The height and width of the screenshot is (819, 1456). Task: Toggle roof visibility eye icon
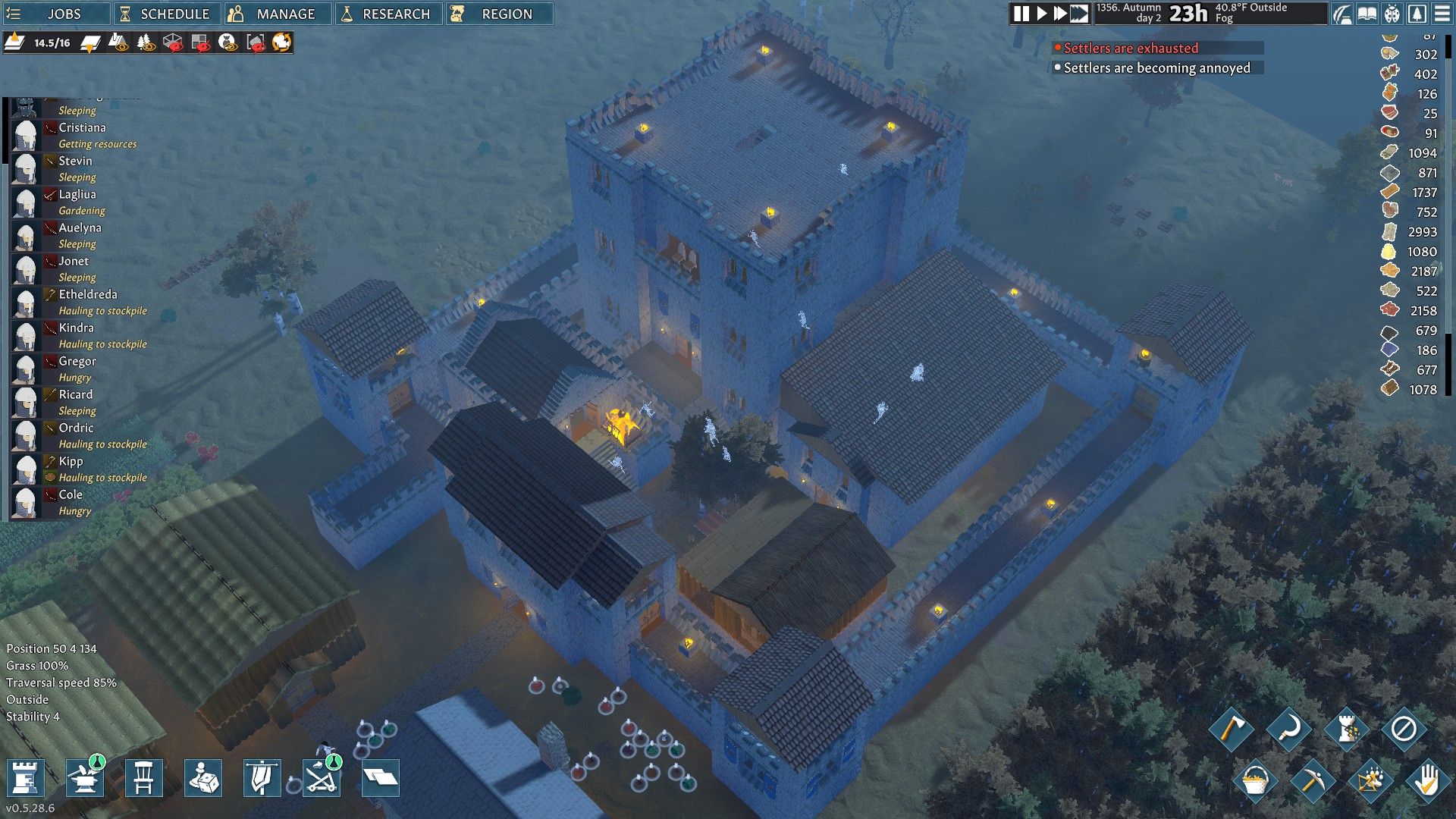pyautogui.click(x=120, y=43)
